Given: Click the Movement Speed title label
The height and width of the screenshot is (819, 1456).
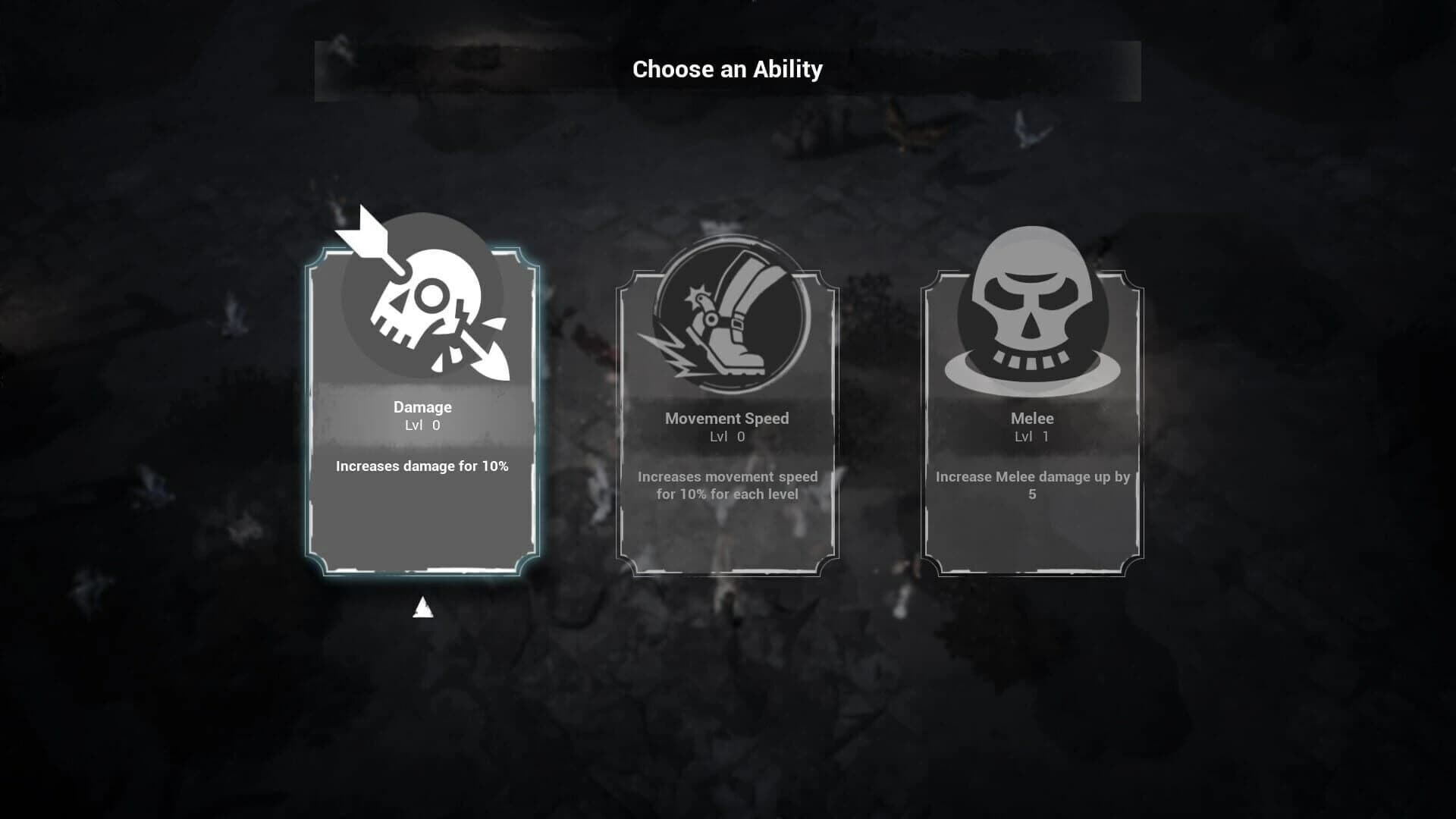Looking at the screenshot, I should pyautogui.click(x=726, y=418).
